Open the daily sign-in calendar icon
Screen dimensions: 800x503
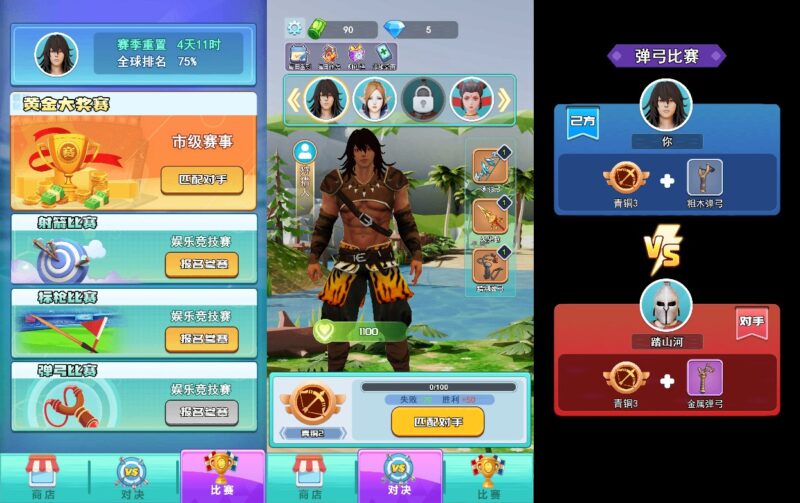pos(299,56)
